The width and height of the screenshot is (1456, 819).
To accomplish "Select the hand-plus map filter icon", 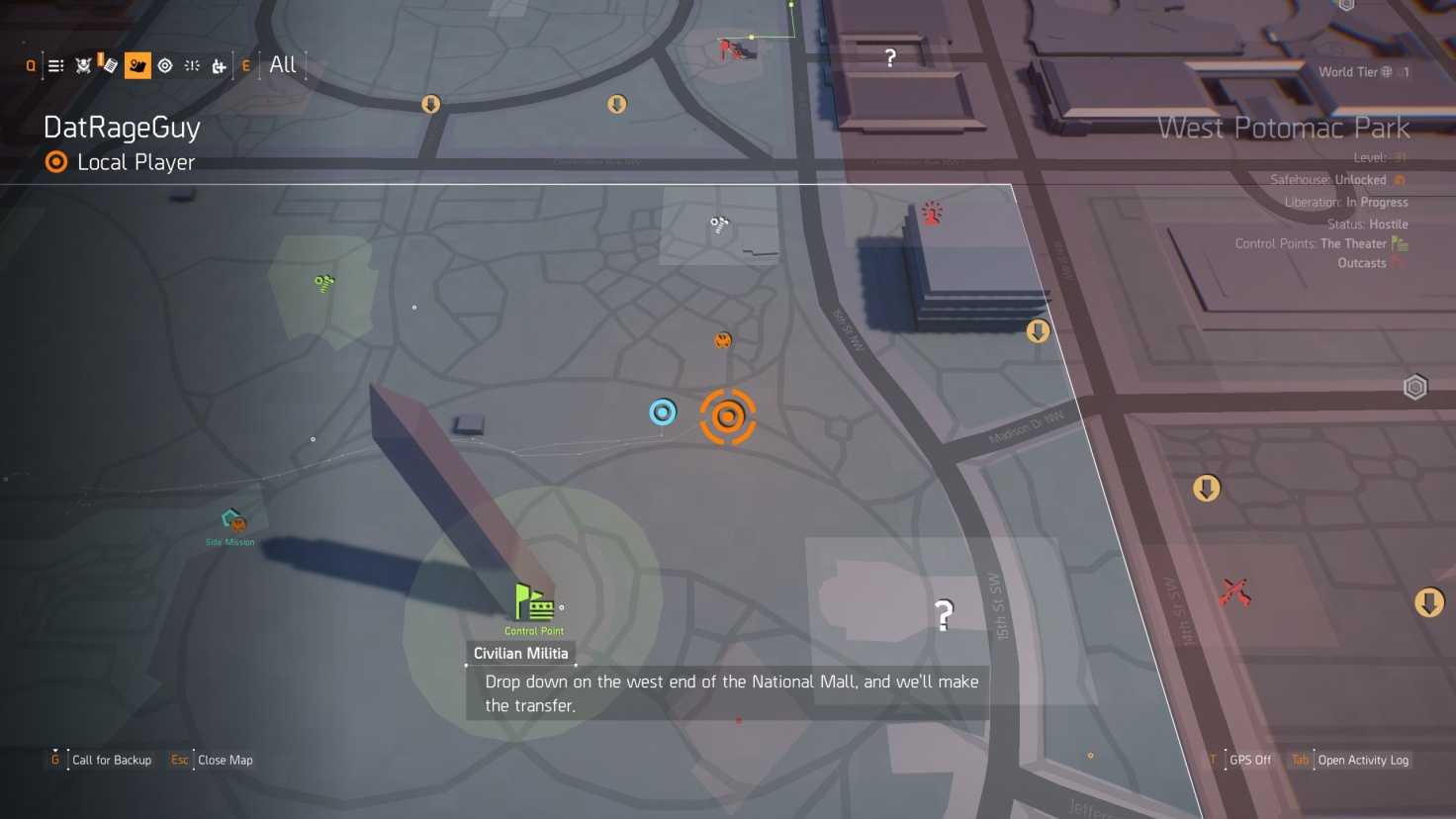I will point(219,66).
